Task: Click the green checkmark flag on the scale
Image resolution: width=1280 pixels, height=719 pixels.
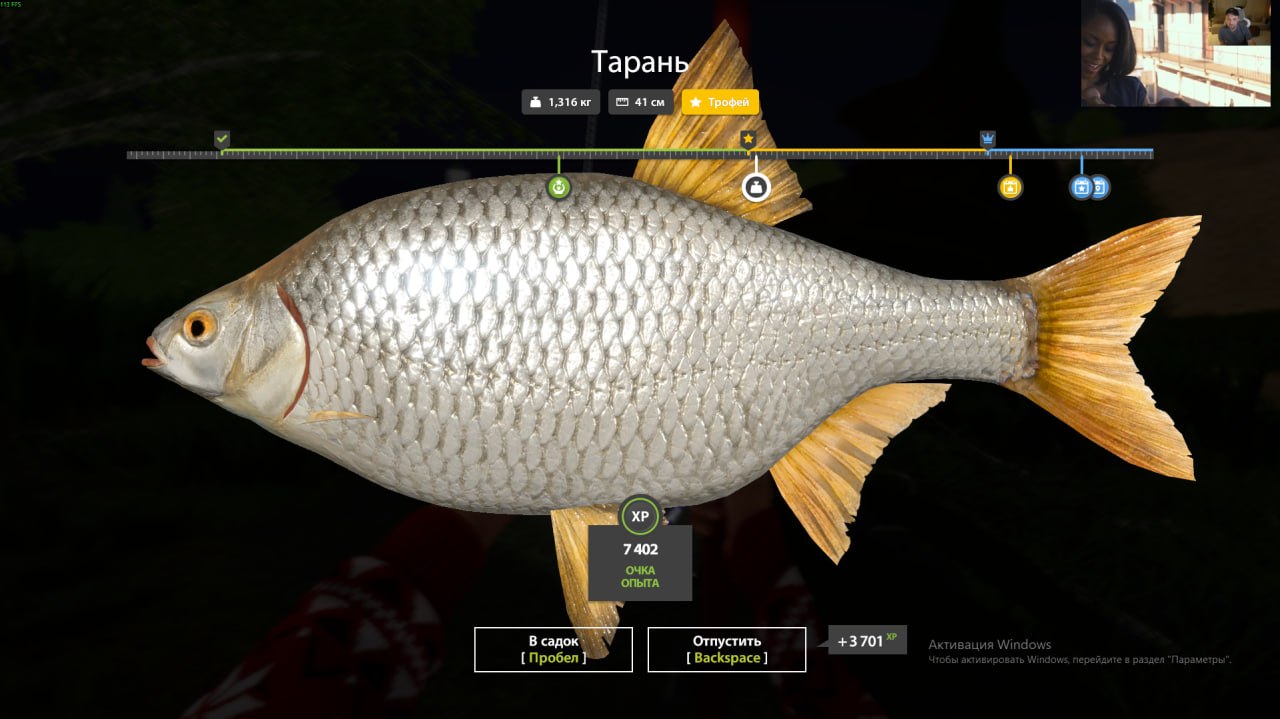Action: point(222,139)
